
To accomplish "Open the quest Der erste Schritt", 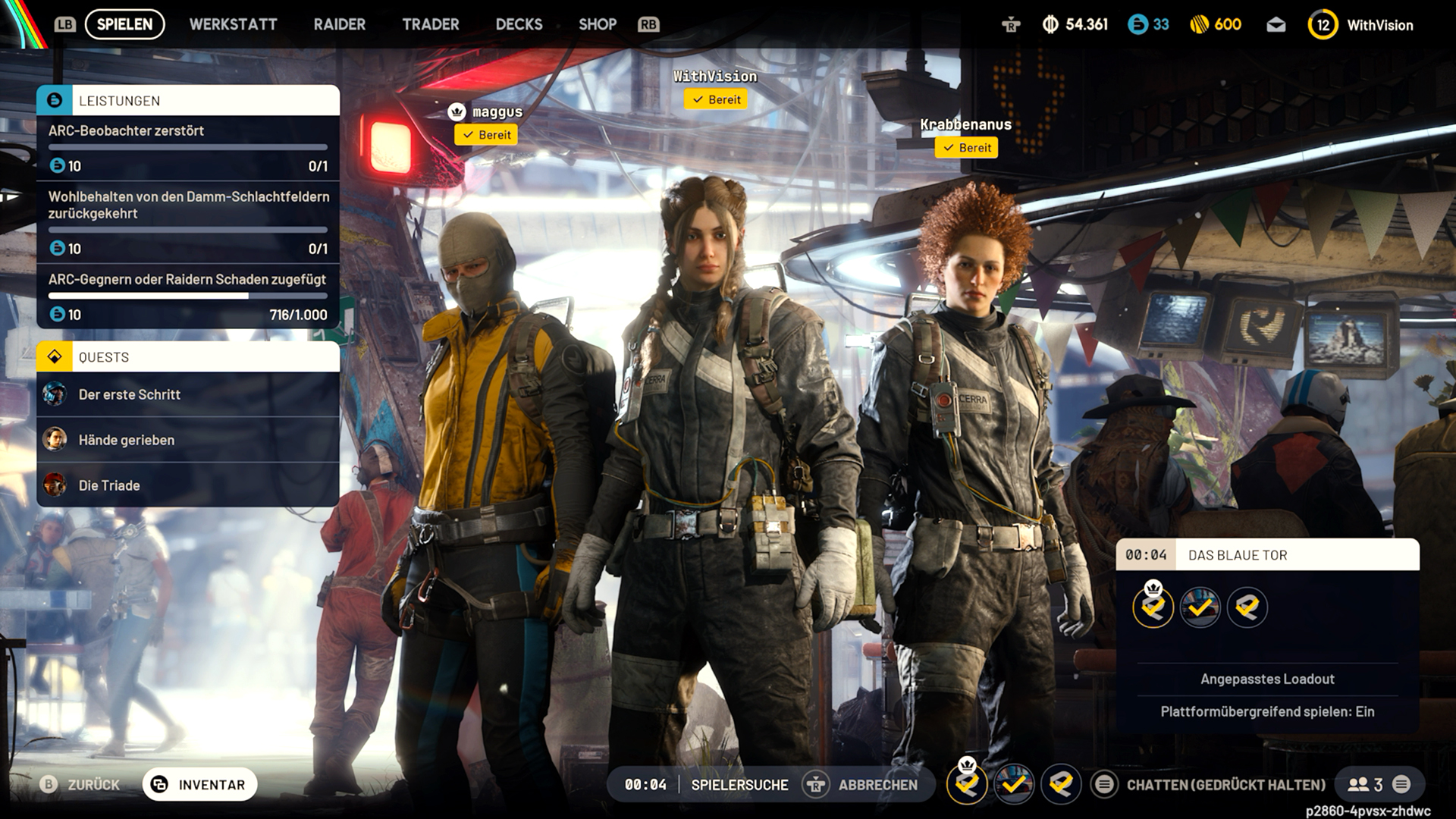I will [x=187, y=394].
